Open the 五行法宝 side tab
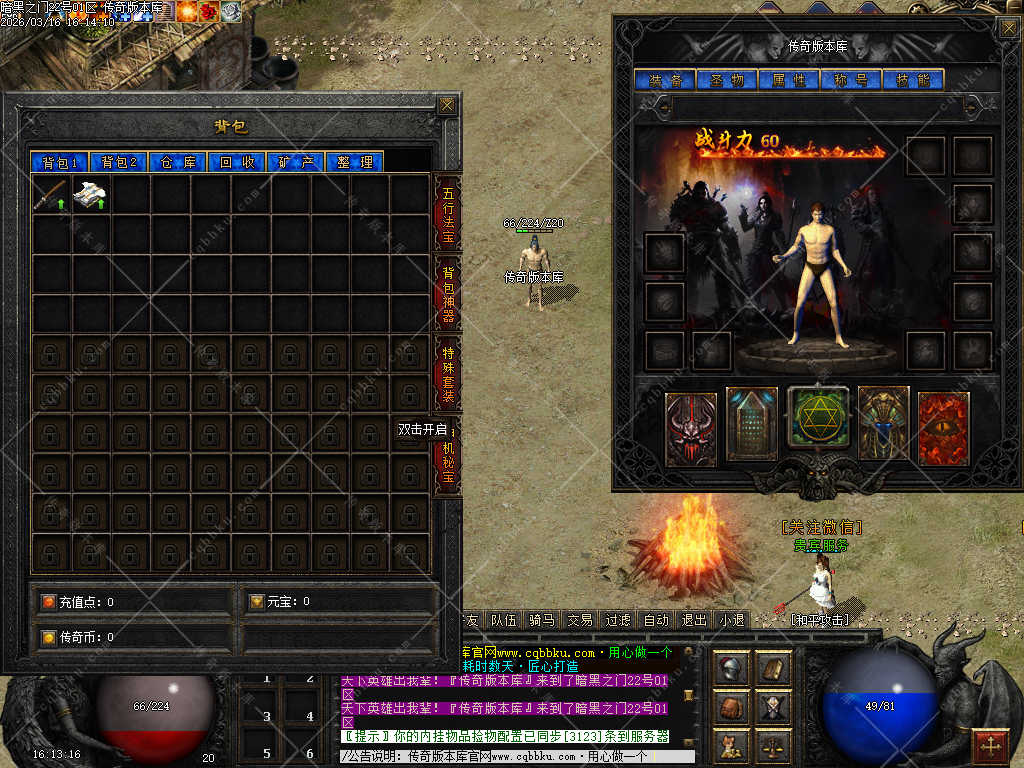Viewport: 1024px width, 768px height. pos(448,213)
